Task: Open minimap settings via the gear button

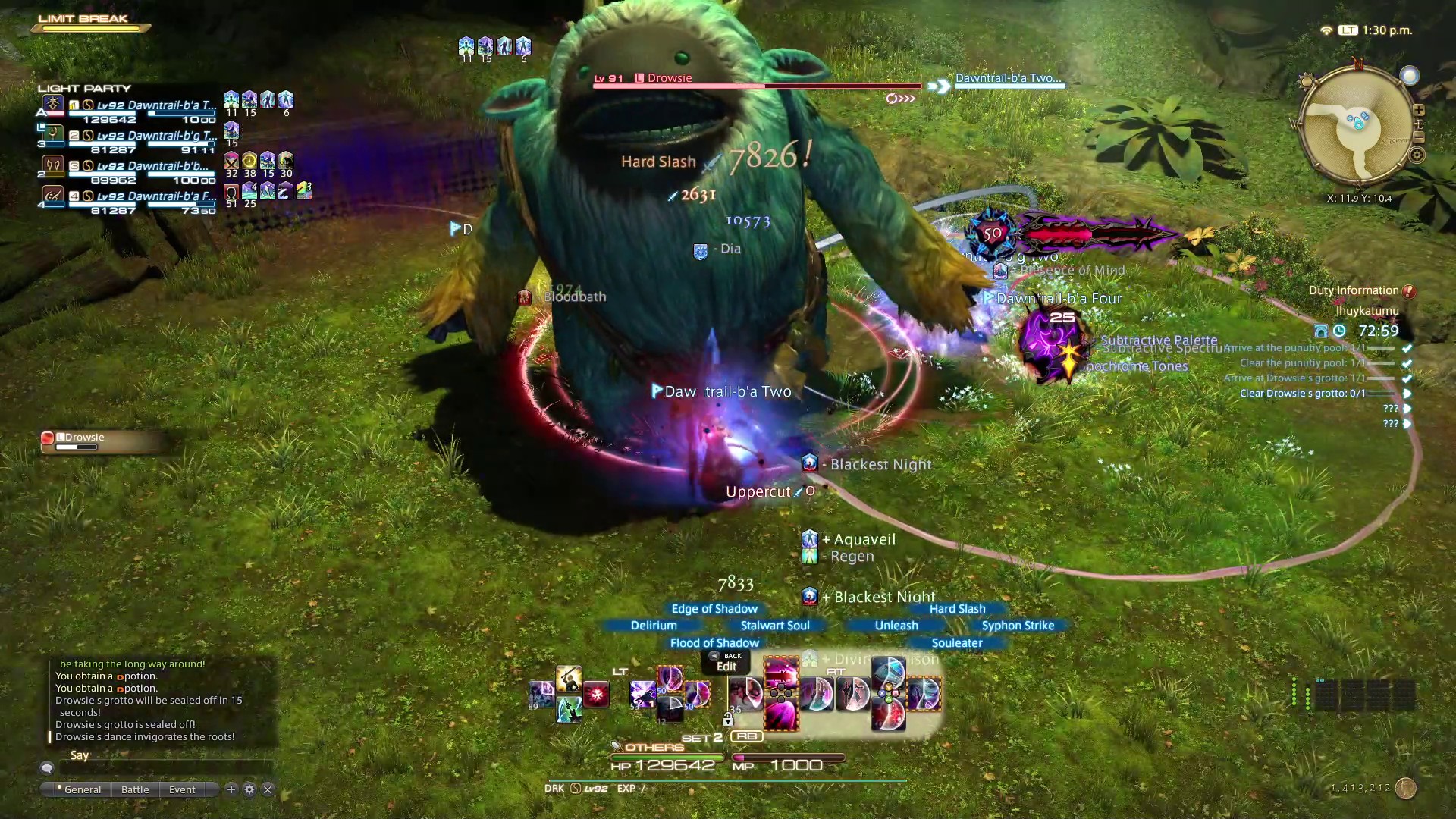Action: pyautogui.click(x=1417, y=155)
